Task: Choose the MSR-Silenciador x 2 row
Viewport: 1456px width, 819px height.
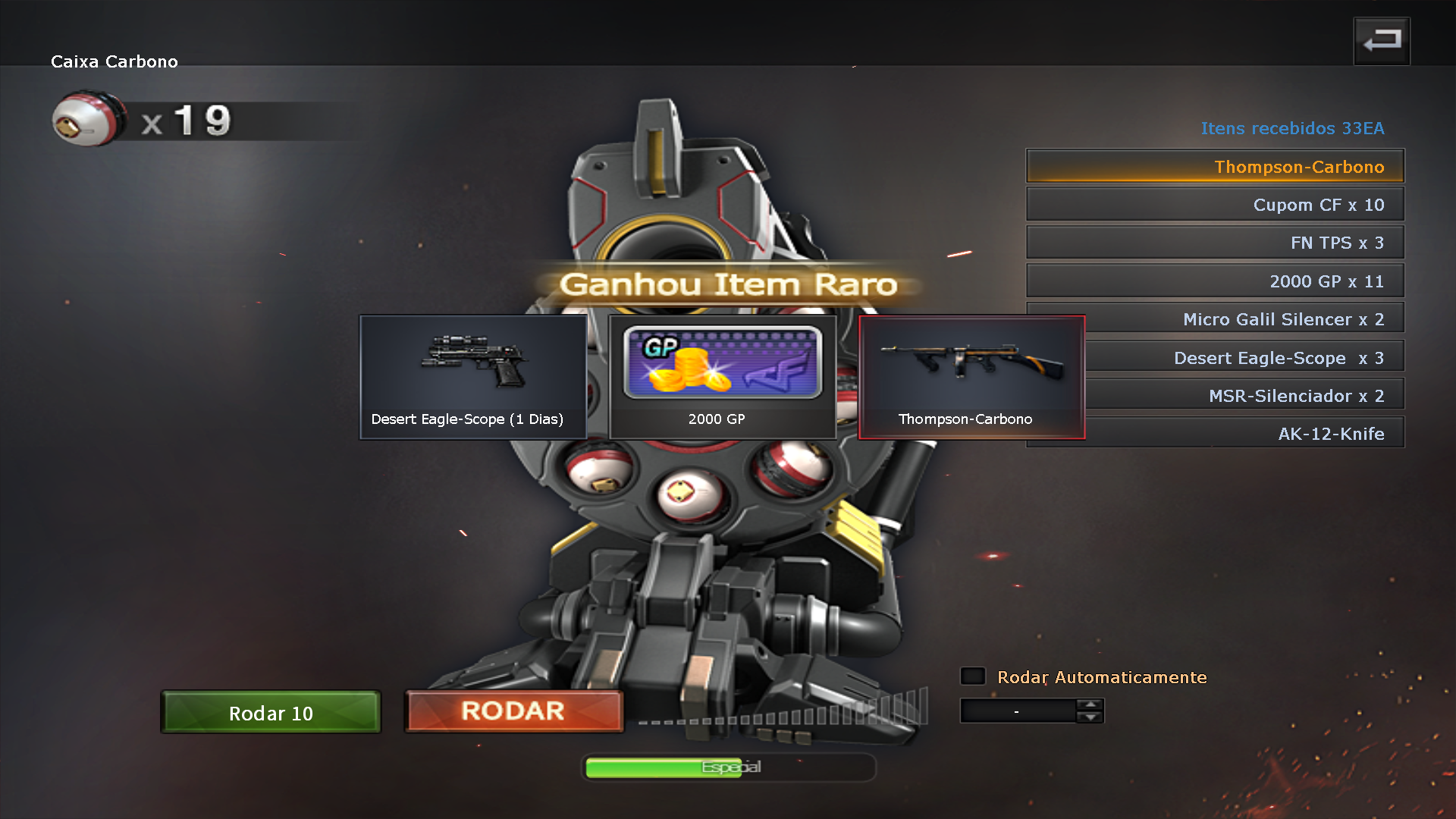Action: click(x=1244, y=395)
